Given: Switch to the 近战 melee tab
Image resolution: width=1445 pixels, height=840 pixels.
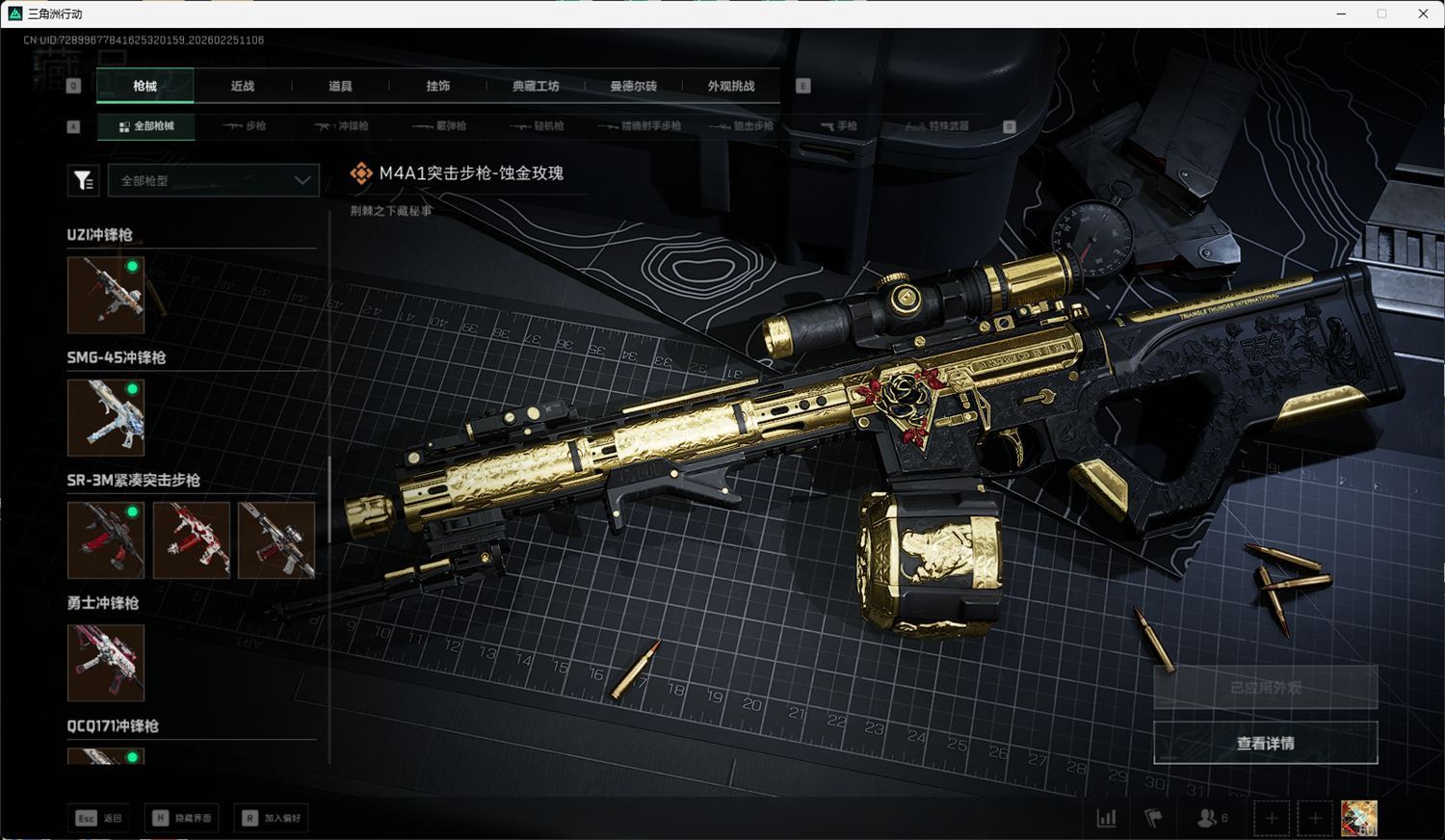Looking at the screenshot, I should pos(243,86).
